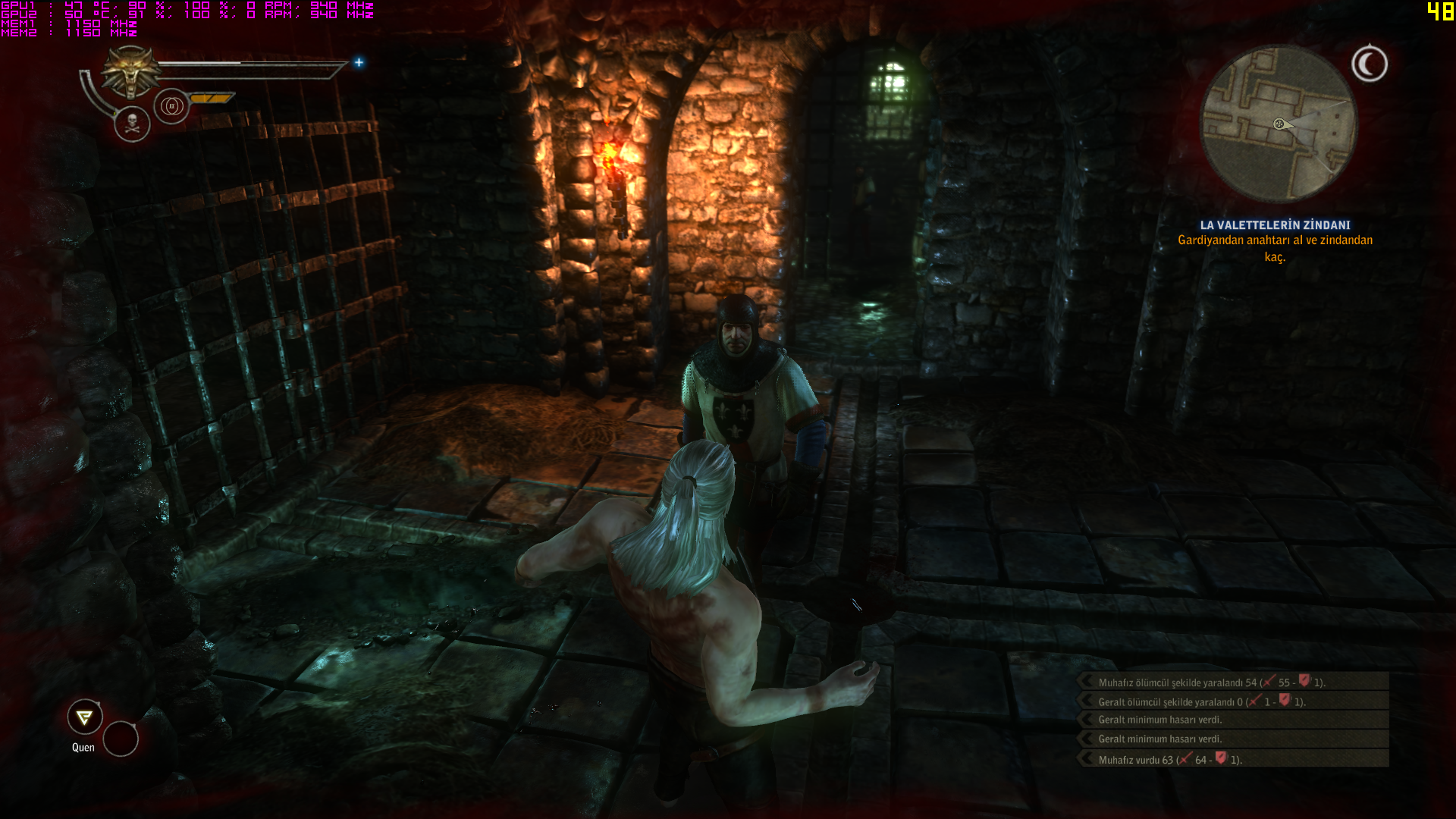Select the Quen sign icon
This screenshot has height=819, width=1456.
point(85,717)
